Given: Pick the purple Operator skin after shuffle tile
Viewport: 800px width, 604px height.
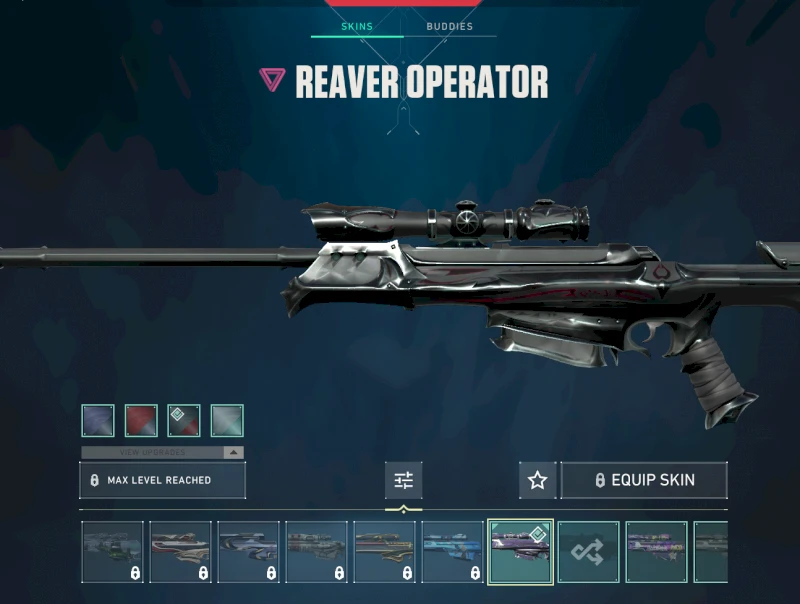Looking at the screenshot, I should (656, 552).
